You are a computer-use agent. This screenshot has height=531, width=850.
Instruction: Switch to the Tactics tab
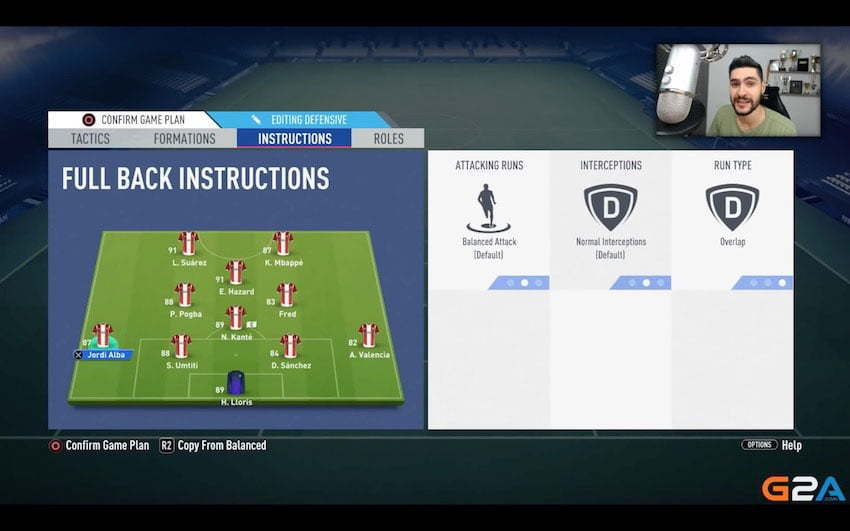[90, 139]
